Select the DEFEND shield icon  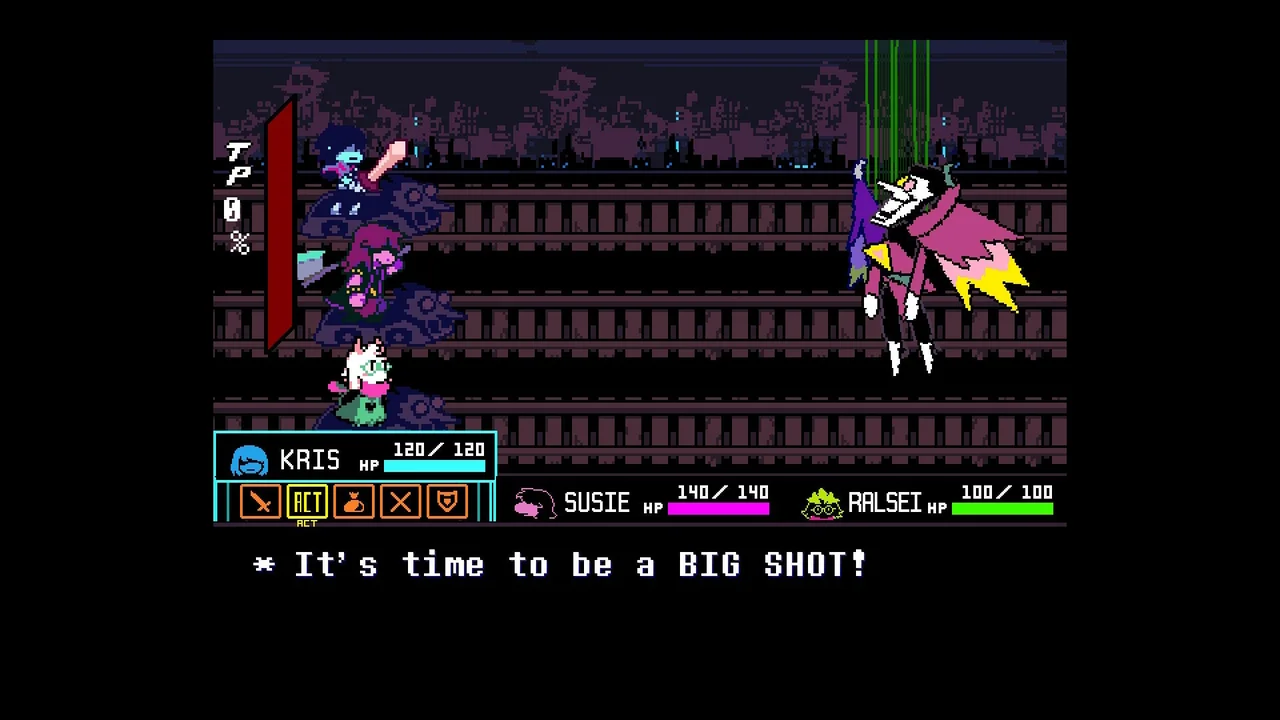pos(446,501)
